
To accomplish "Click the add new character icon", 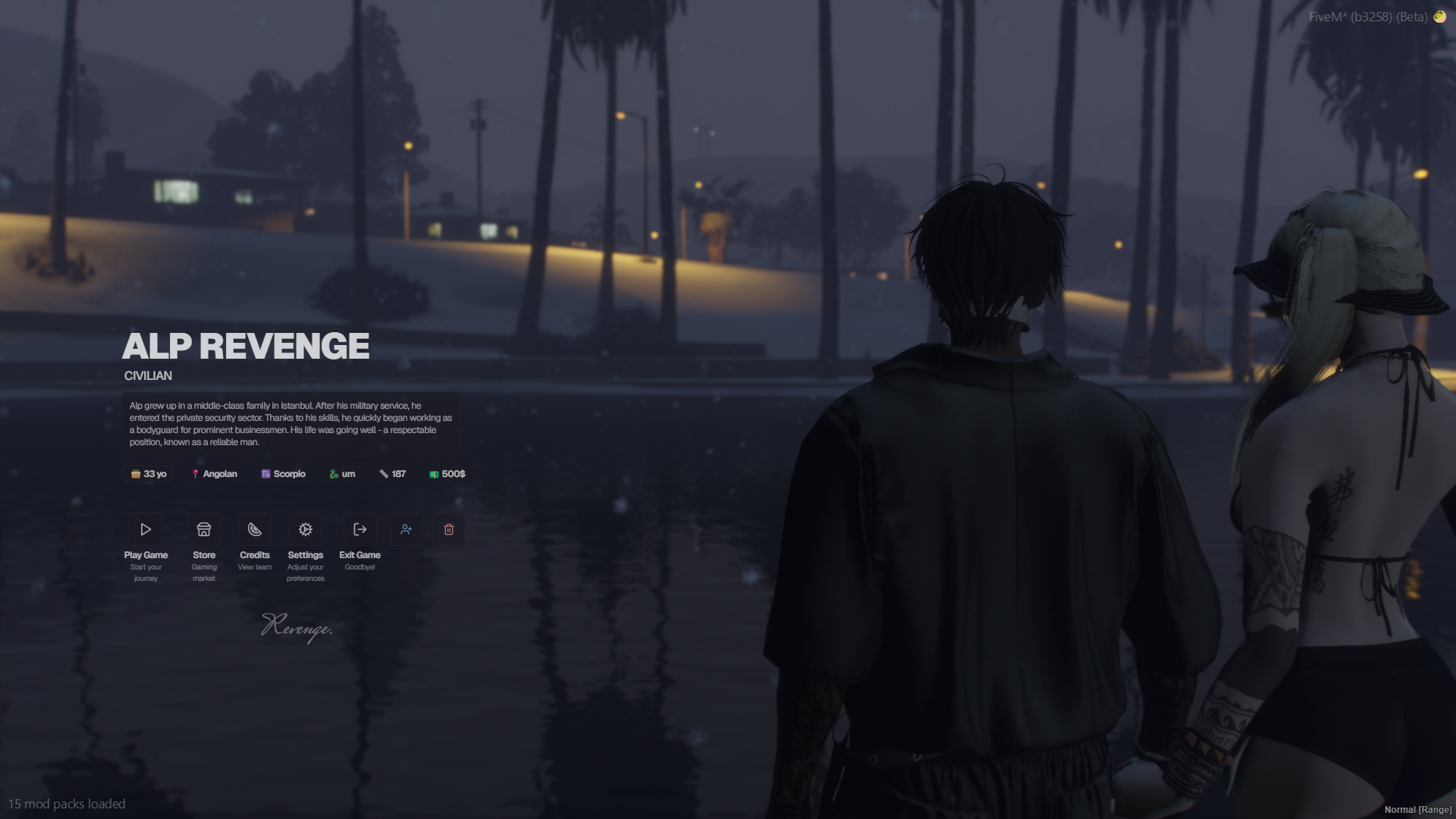I will 406,529.
